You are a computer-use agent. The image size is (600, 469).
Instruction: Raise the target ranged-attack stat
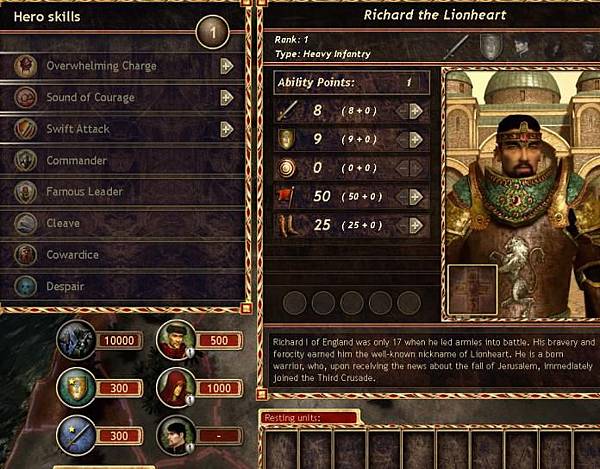pyautogui.click(x=416, y=168)
